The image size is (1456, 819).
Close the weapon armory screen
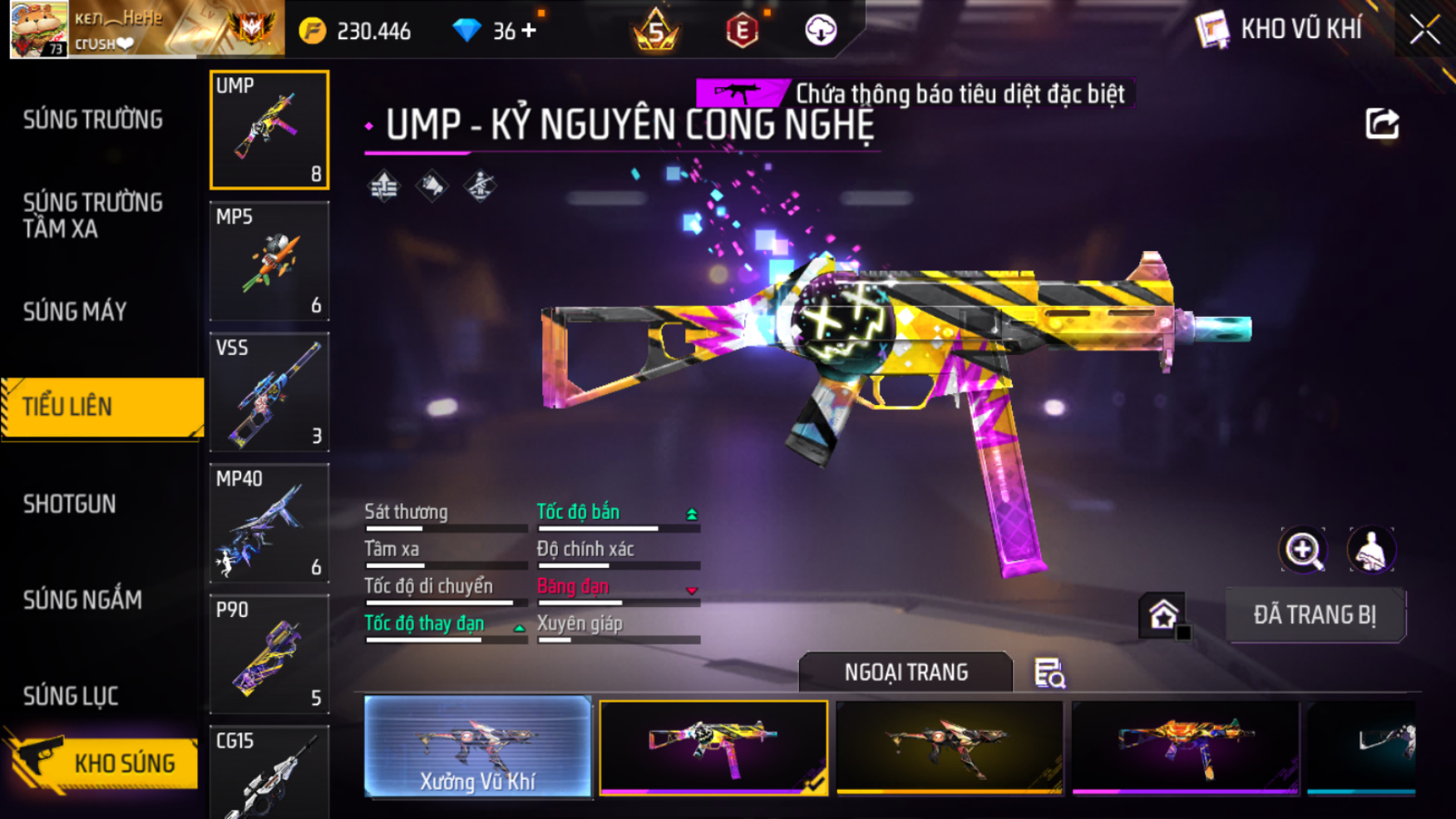click(1424, 31)
